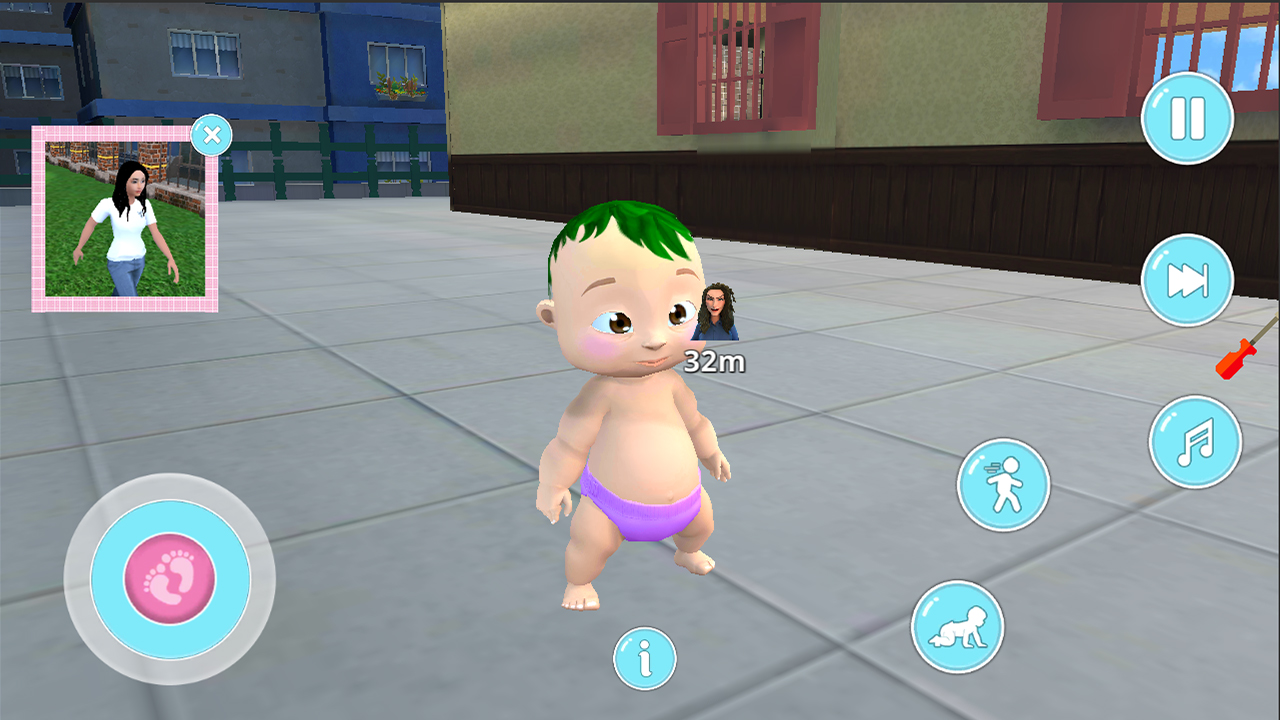Viewport: 1280px width, 720px height.
Task: Pause the game
Action: click(x=1186, y=118)
